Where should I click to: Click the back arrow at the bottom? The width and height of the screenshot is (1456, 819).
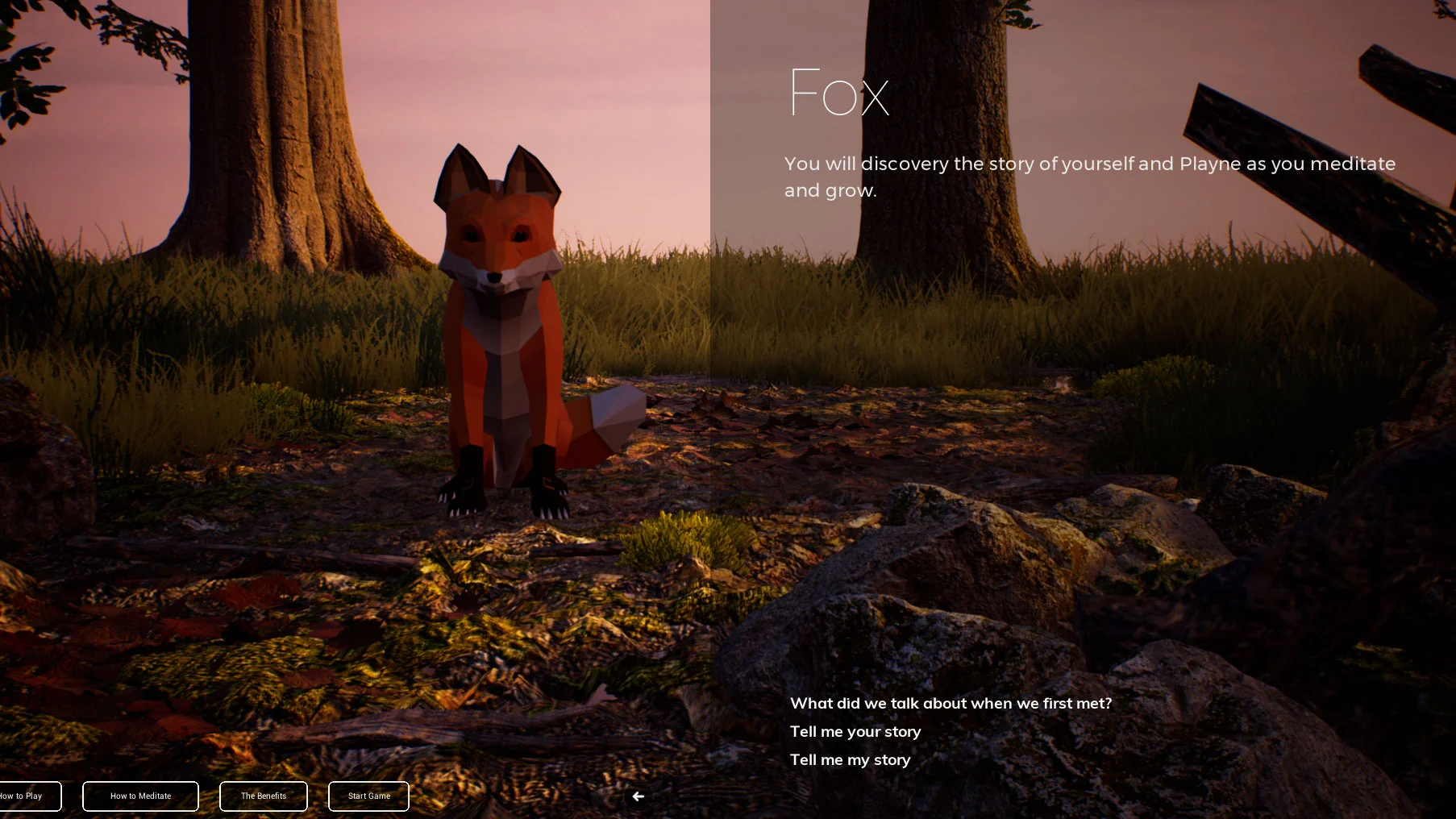pyautogui.click(x=638, y=796)
